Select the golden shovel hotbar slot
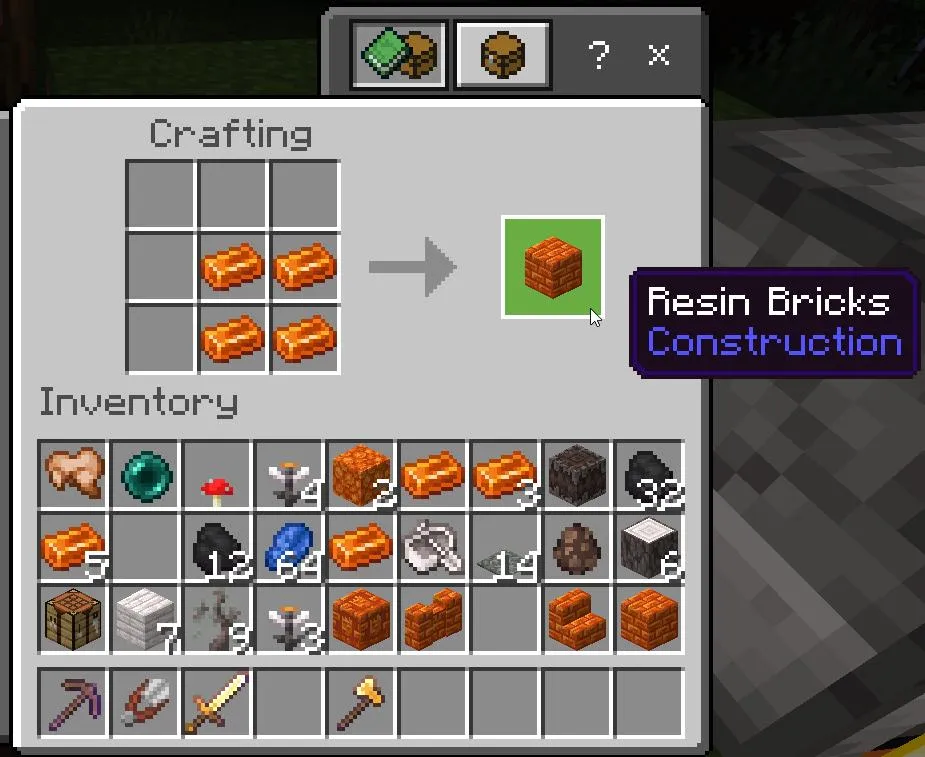 pyautogui.click(x=362, y=702)
